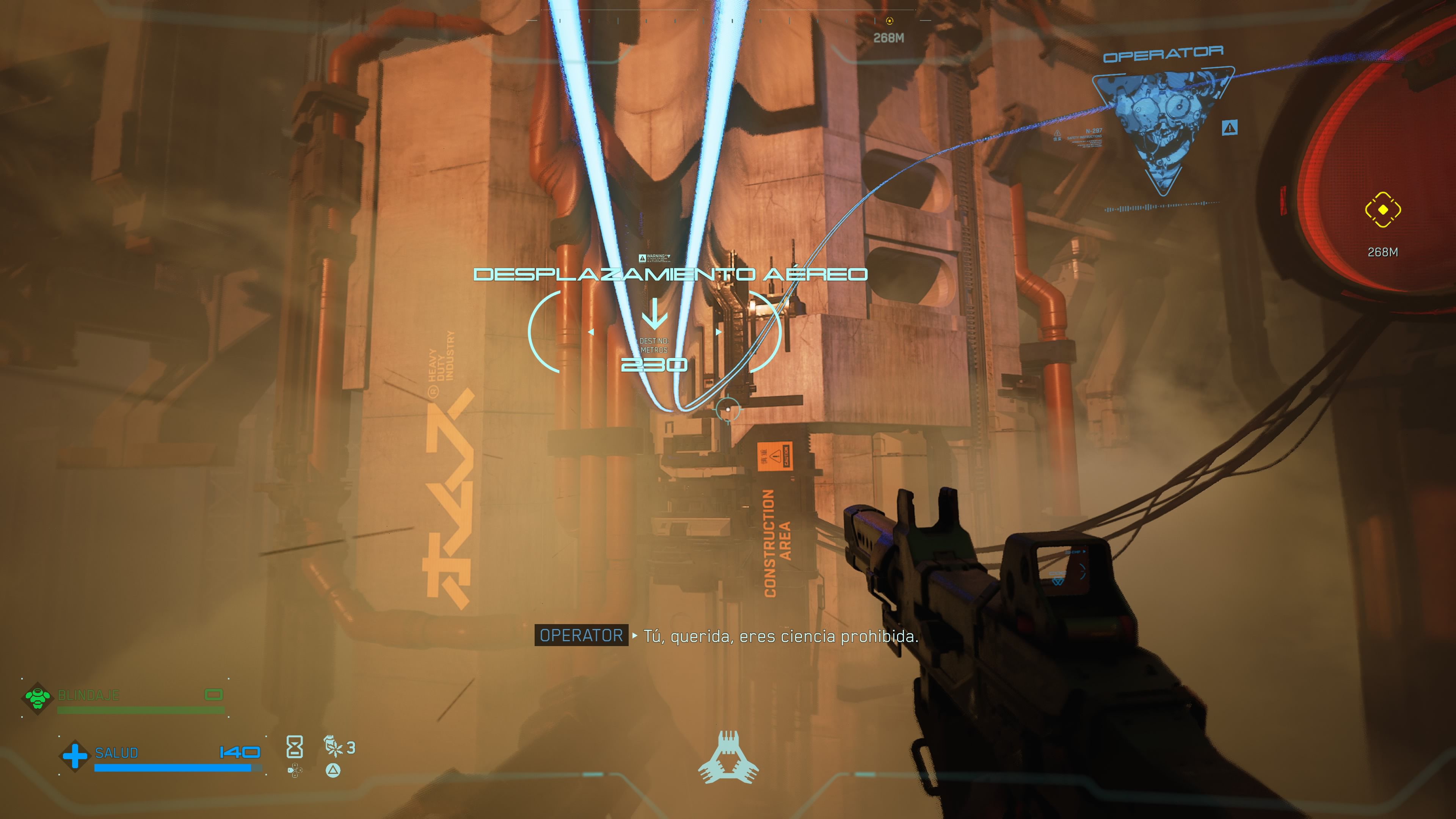The image size is (1456, 819).
Task: Select the grenade icon with count 3
Action: (x=334, y=747)
